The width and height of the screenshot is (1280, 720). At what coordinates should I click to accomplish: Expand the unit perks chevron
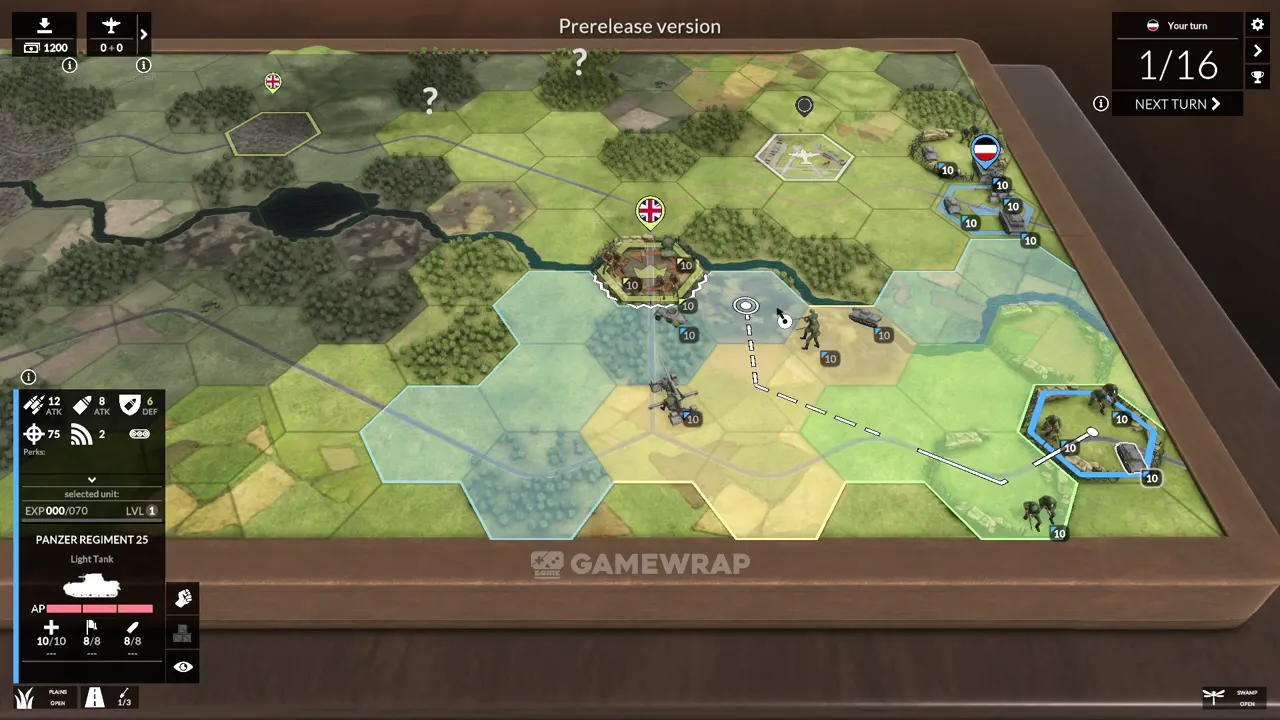[x=92, y=480]
